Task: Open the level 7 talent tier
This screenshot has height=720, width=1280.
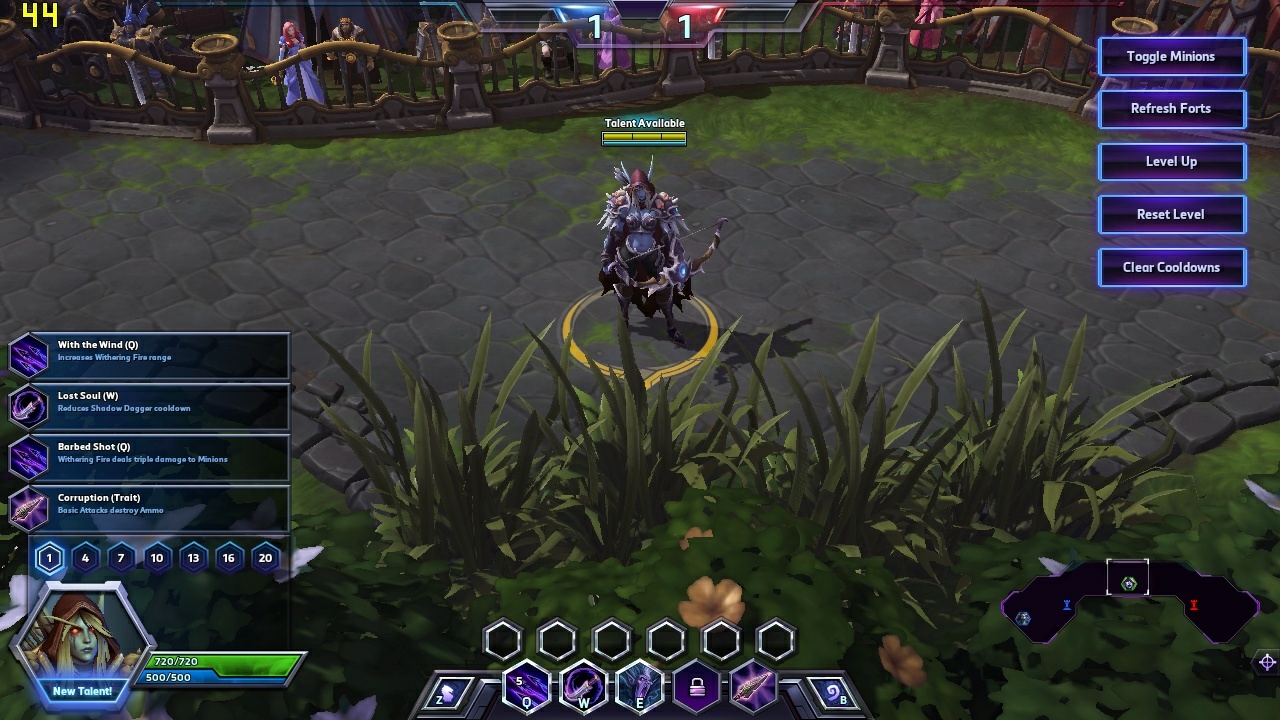Action: [121, 558]
